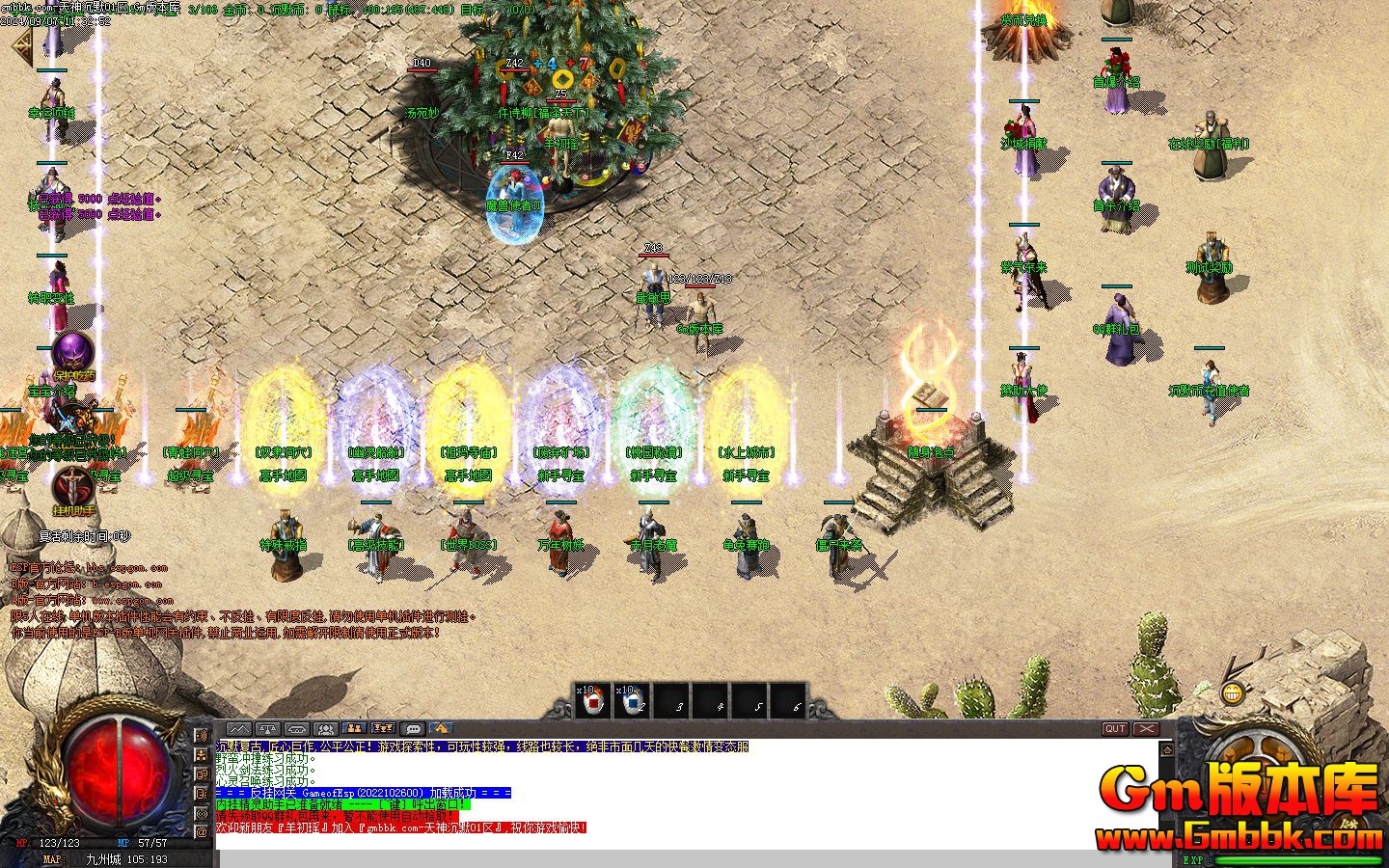Use the blue potion in hotbar slot 2
Image resolution: width=1389 pixels, height=868 pixels.
point(633,701)
